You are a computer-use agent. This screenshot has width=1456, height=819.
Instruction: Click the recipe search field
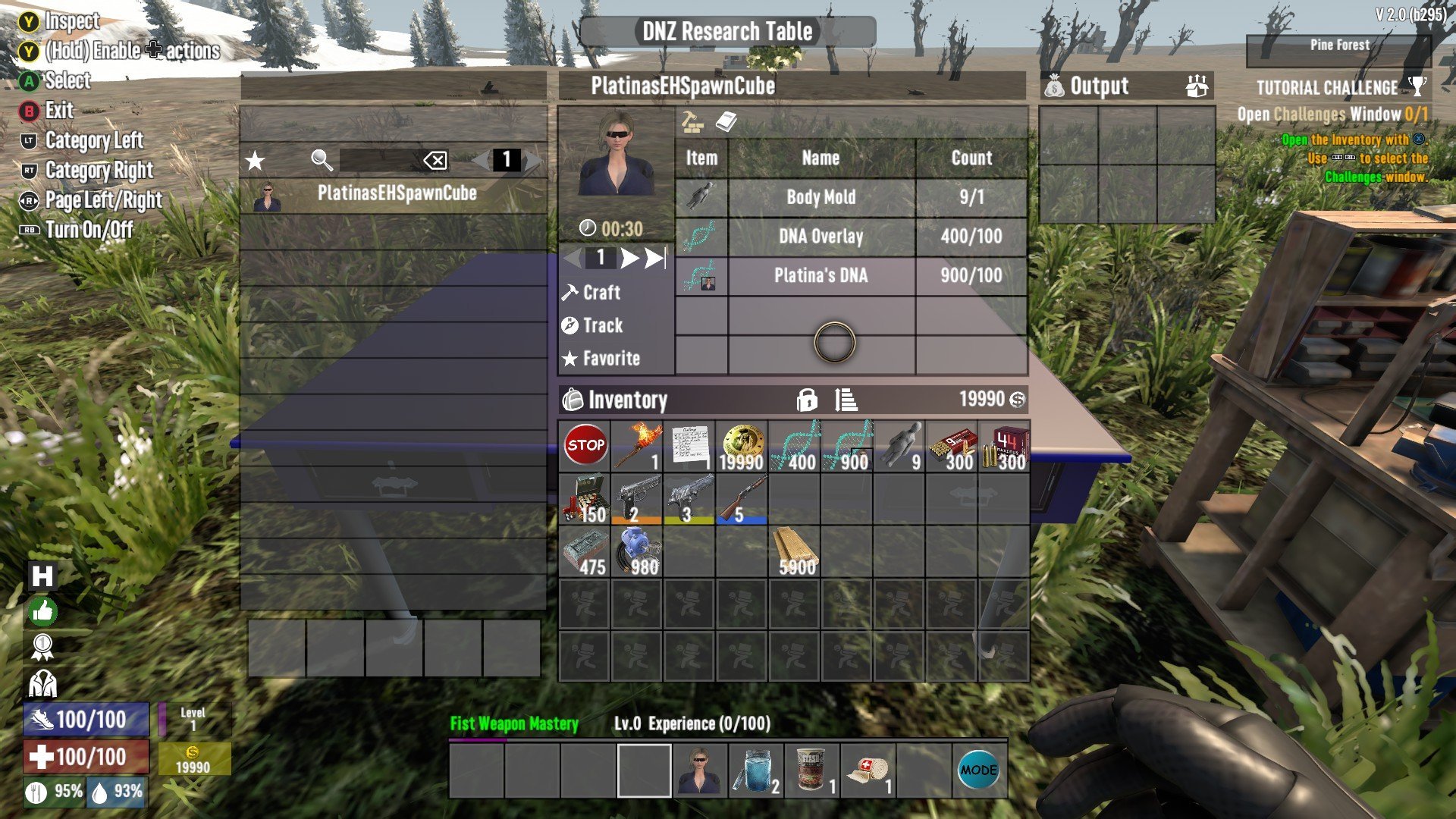(378, 161)
